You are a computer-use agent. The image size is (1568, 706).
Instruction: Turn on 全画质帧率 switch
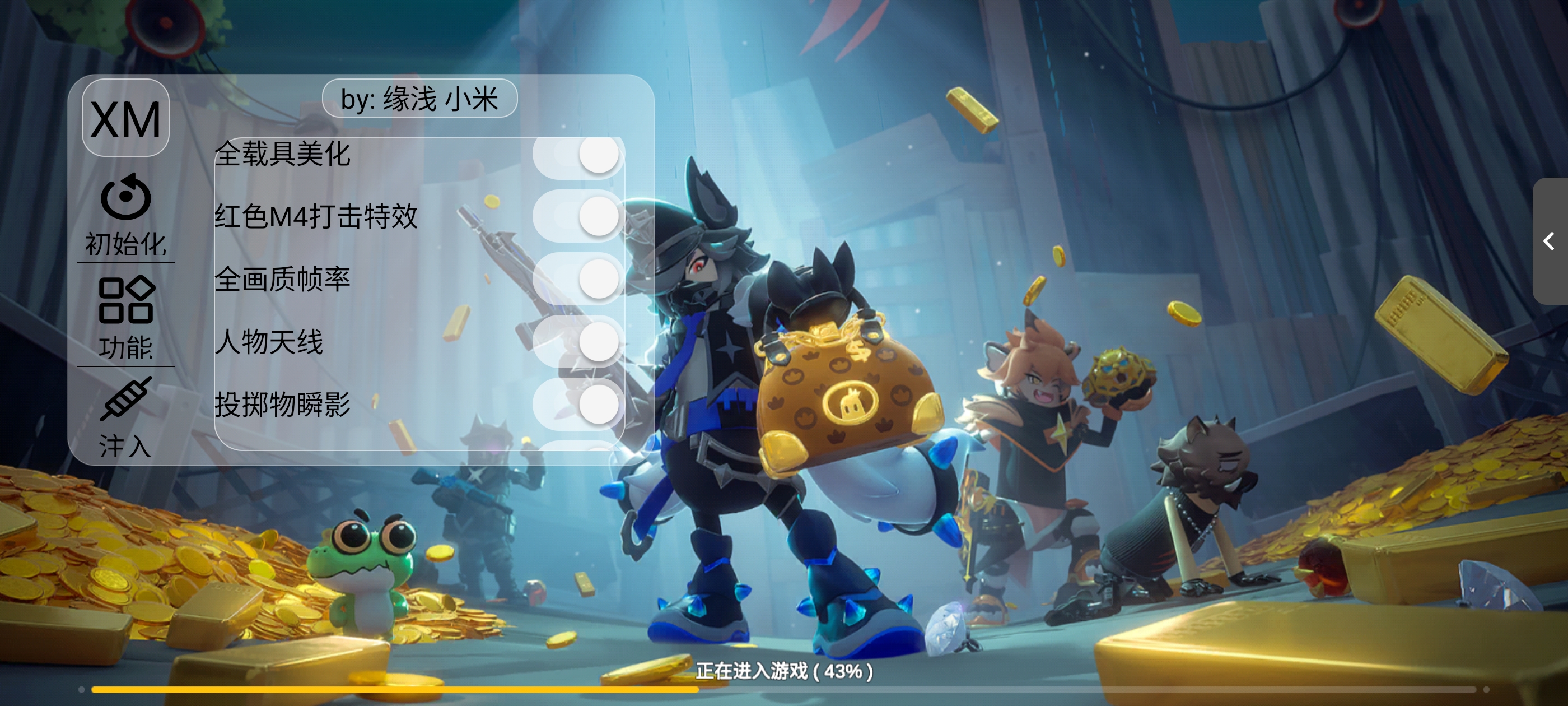[x=578, y=279]
